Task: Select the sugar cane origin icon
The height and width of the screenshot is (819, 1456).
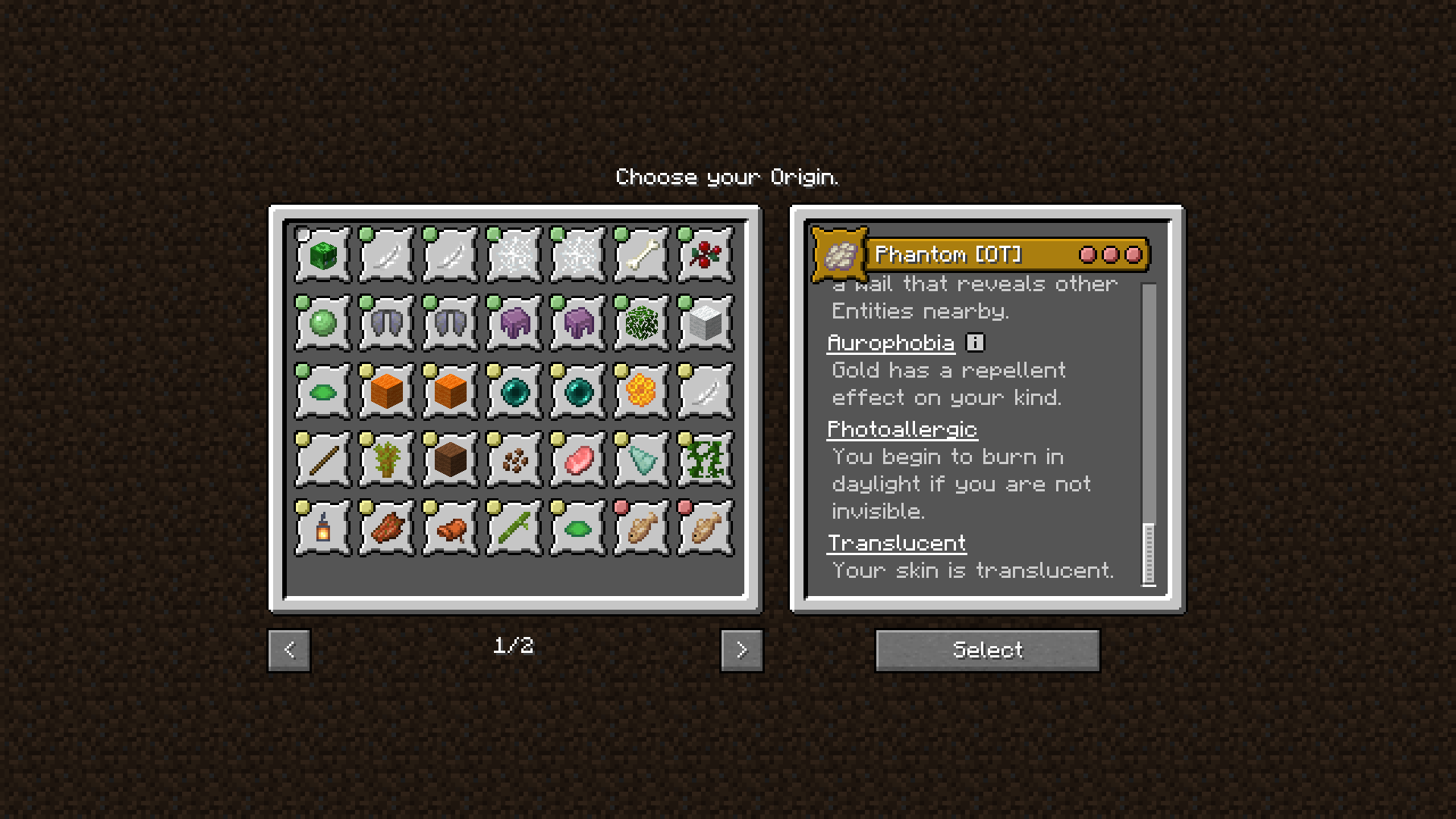Action: point(514,528)
